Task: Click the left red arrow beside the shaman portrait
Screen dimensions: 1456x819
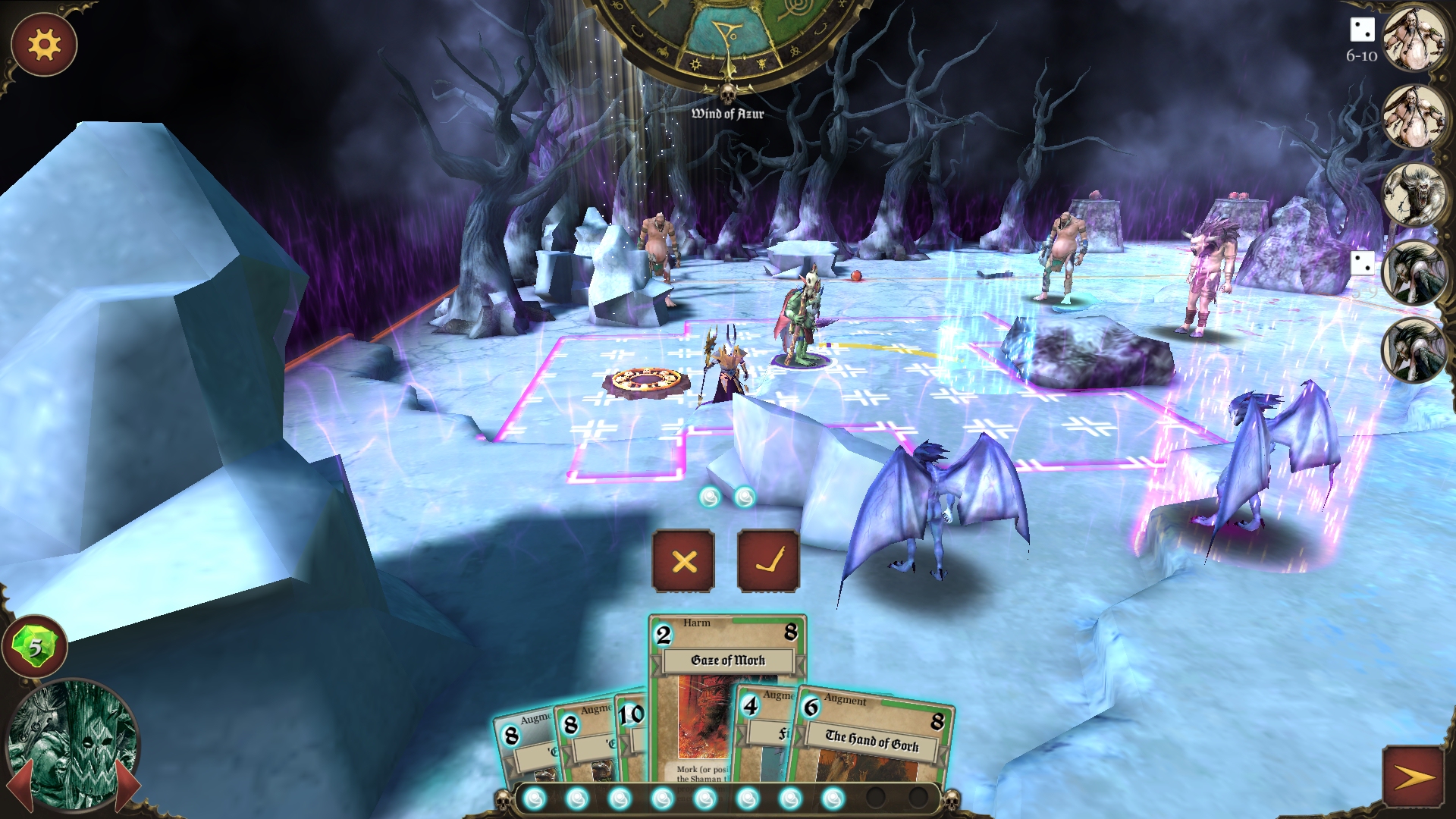Action: point(22,786)
